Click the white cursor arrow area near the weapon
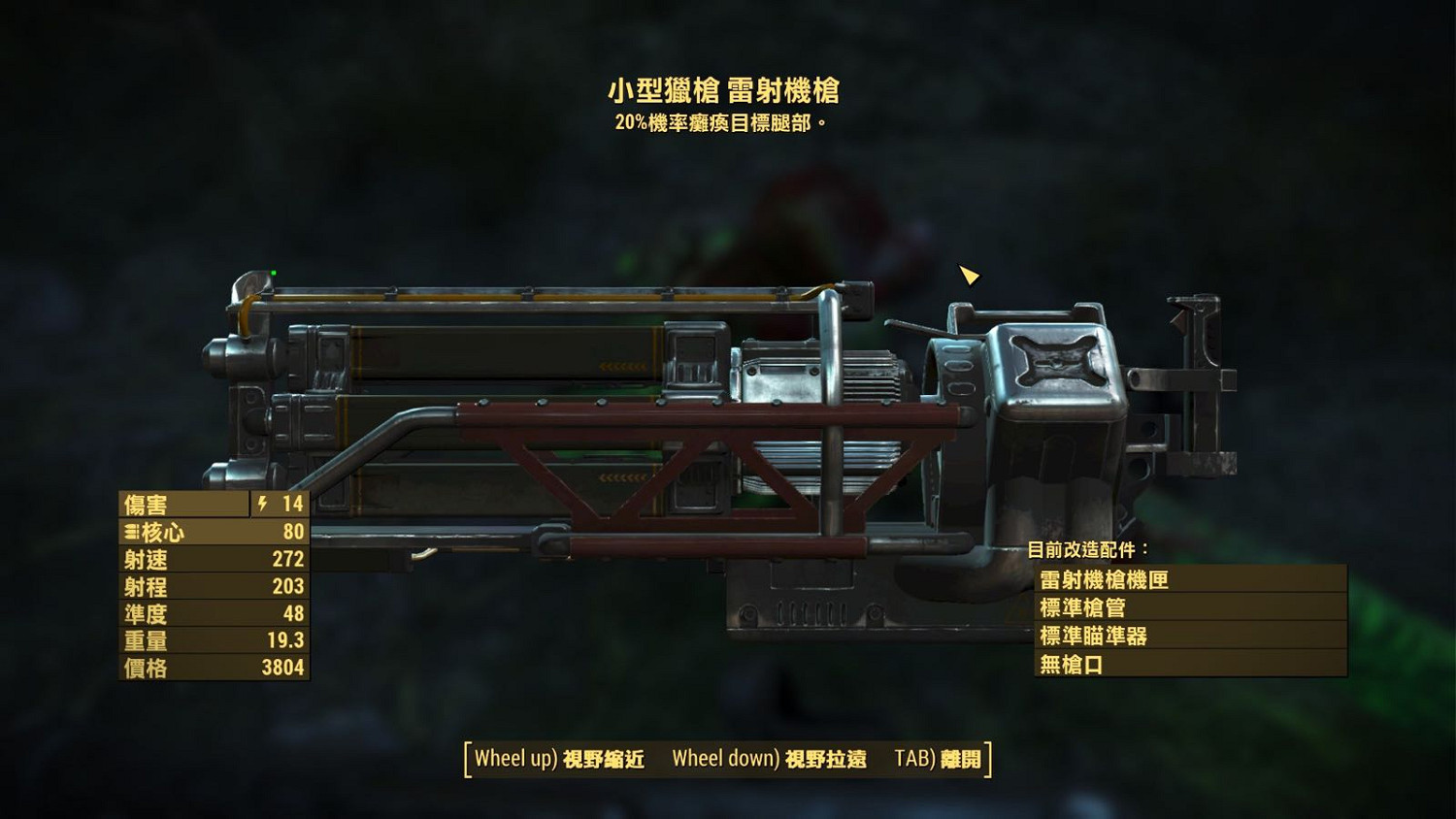This screenshot has width=1456, height=819. [x=968, y=277]
